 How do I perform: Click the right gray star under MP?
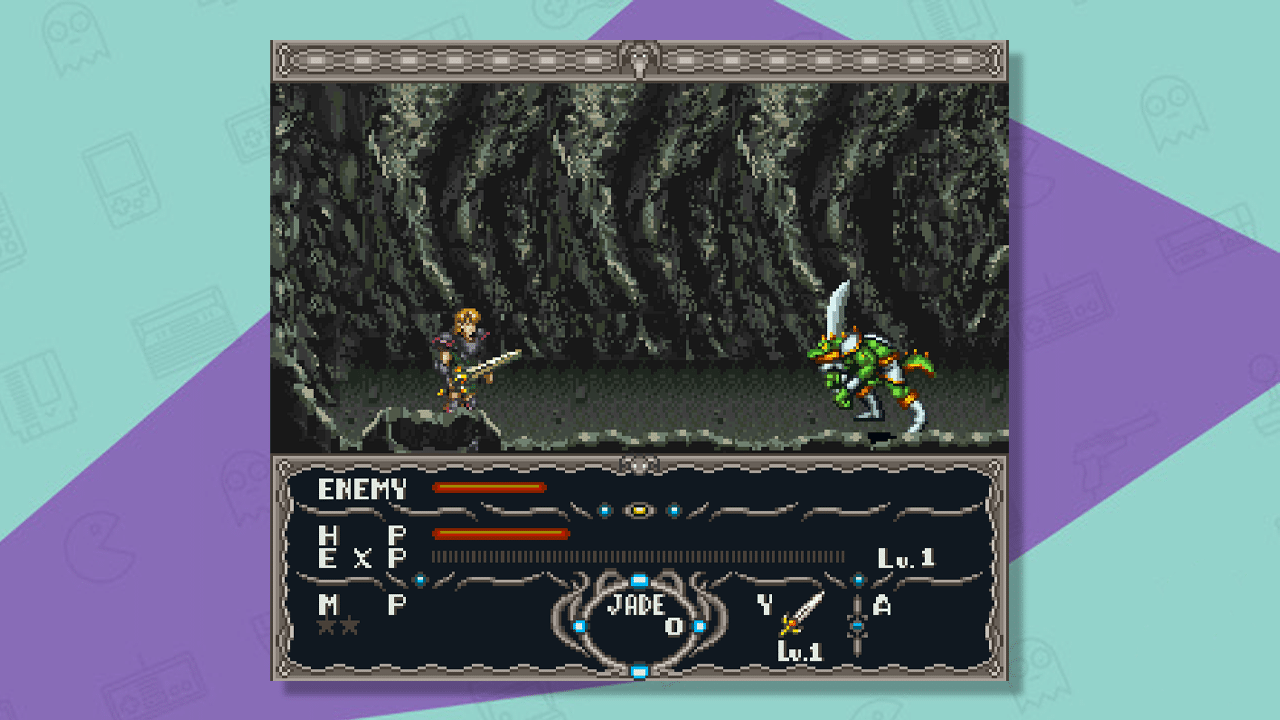349,624
